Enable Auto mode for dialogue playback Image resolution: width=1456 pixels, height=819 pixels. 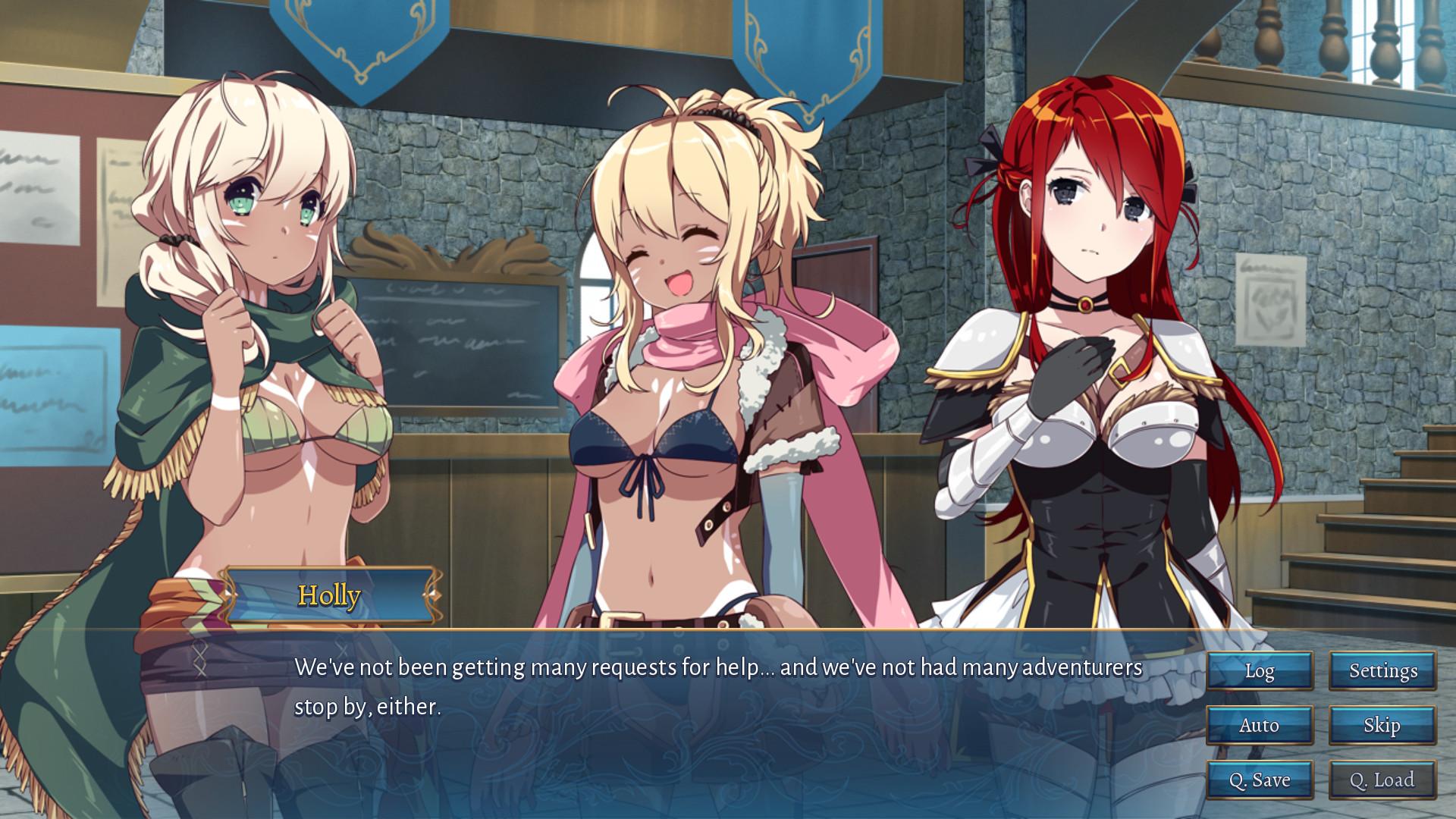pos(1260,725)
